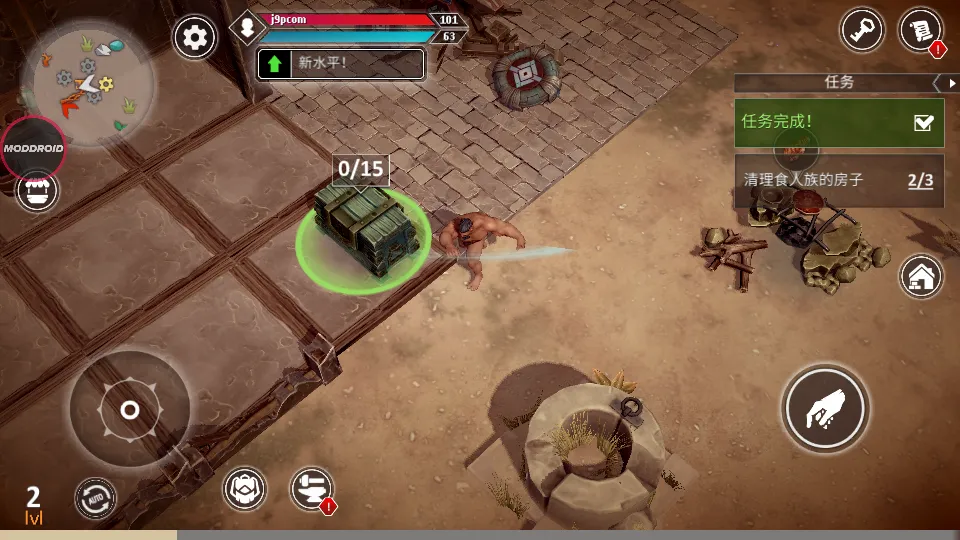The height and width of the screenshot is (540, 960).
Task: Select the clear cannibal houses quest
Action: [x=838, y=181]
